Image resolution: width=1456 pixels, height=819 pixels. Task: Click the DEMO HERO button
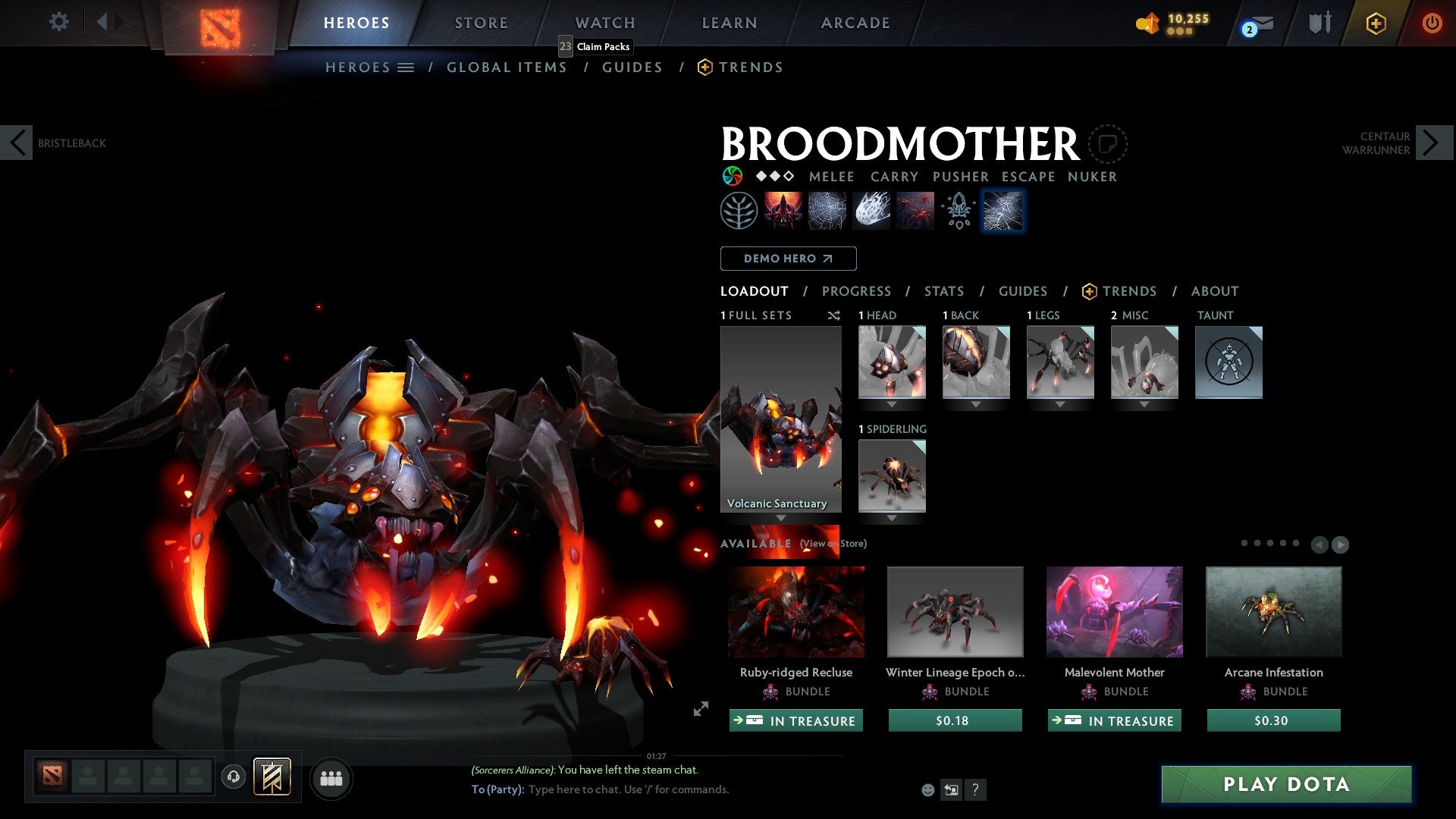[x=787, y=258]
